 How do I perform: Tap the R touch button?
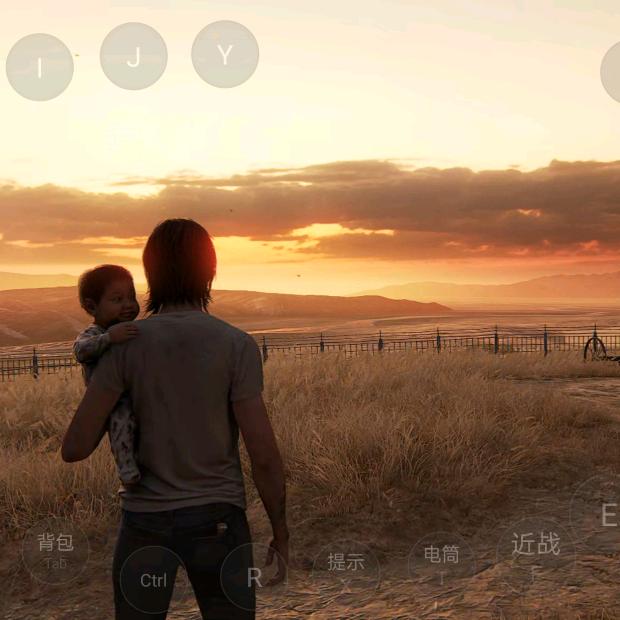pyautogui.click(x=254, y=577)
